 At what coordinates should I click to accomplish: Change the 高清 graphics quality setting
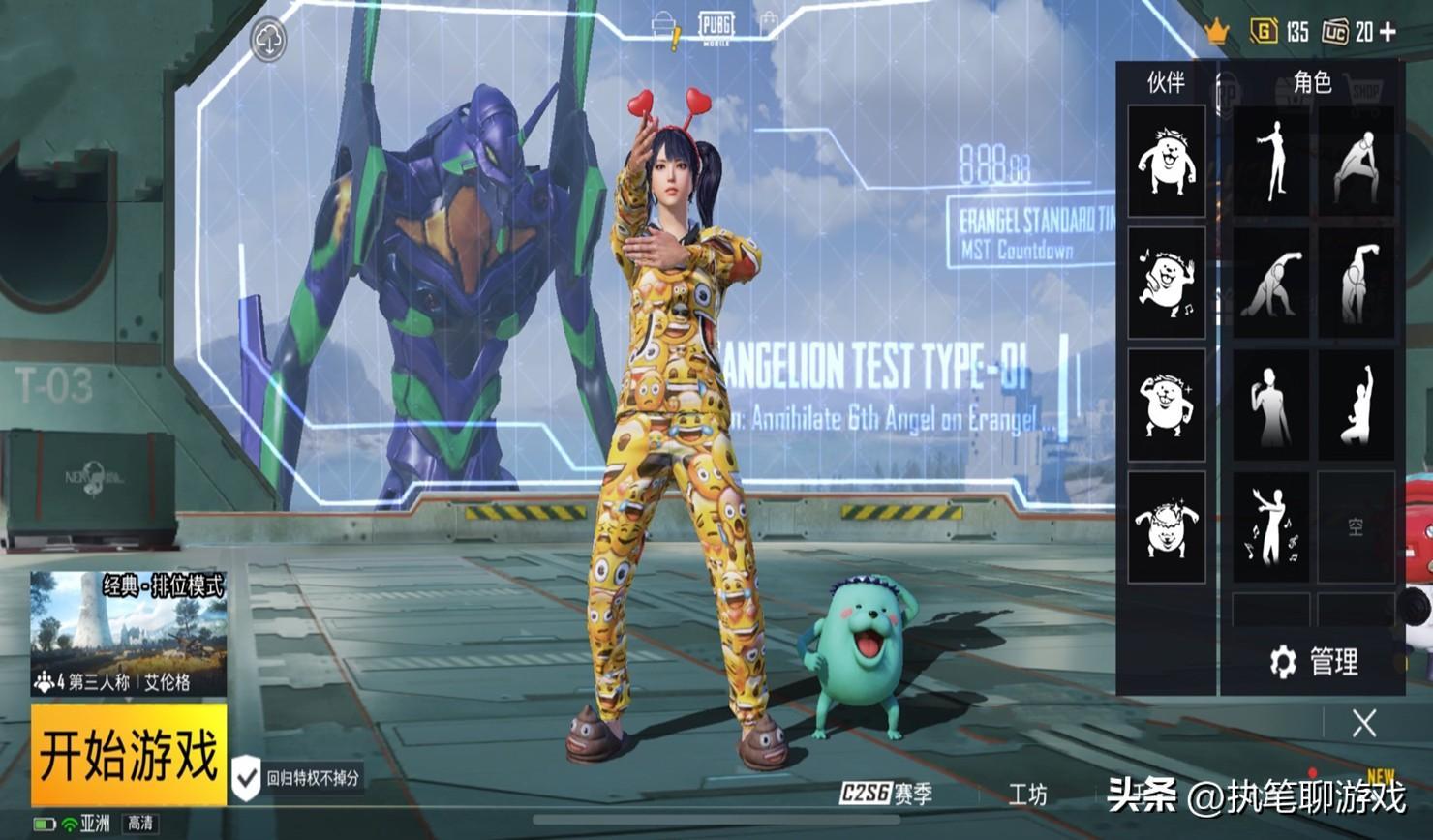[140, 824]
